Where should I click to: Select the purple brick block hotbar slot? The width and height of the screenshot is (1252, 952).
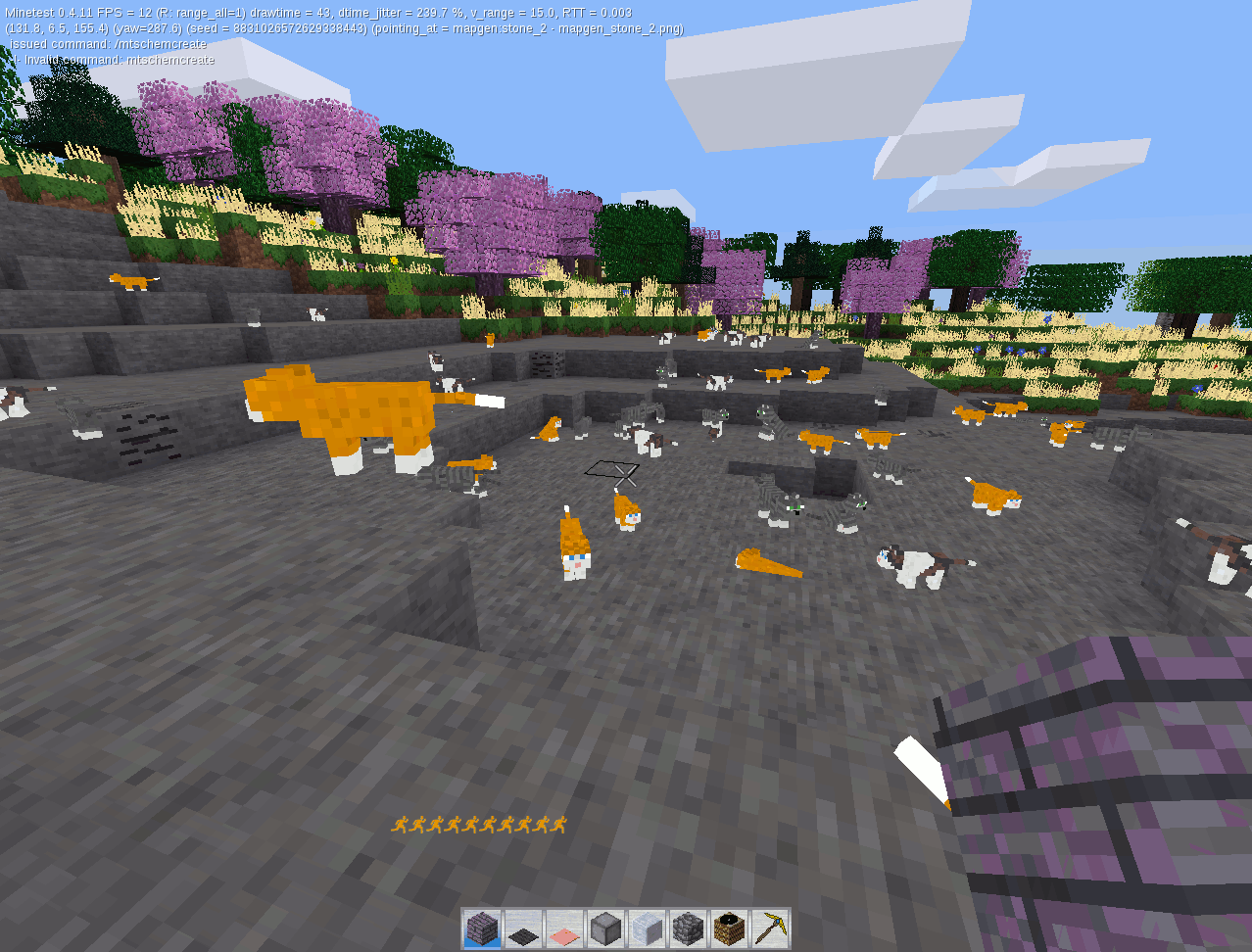click(483, 928)
